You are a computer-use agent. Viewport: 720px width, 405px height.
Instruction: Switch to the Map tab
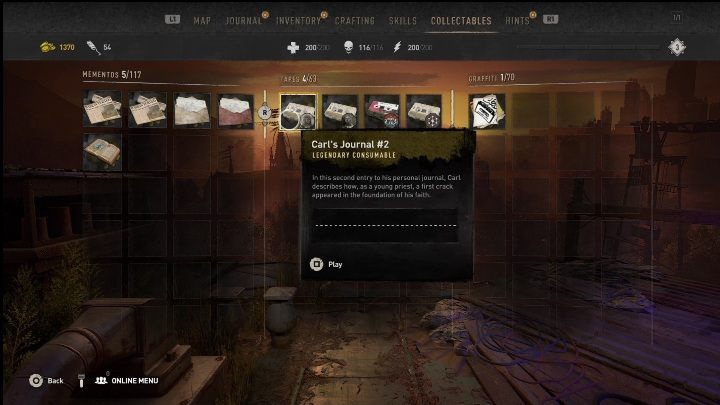201,20
